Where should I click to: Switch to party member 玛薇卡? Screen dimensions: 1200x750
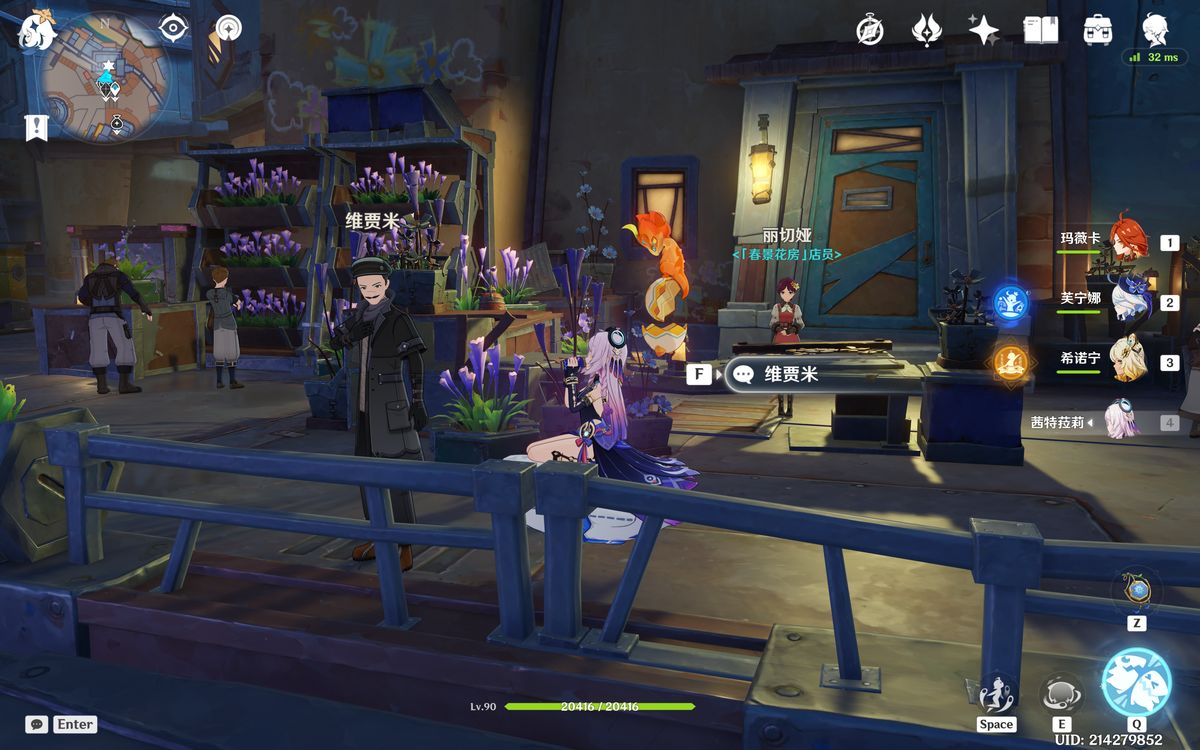1126,241
